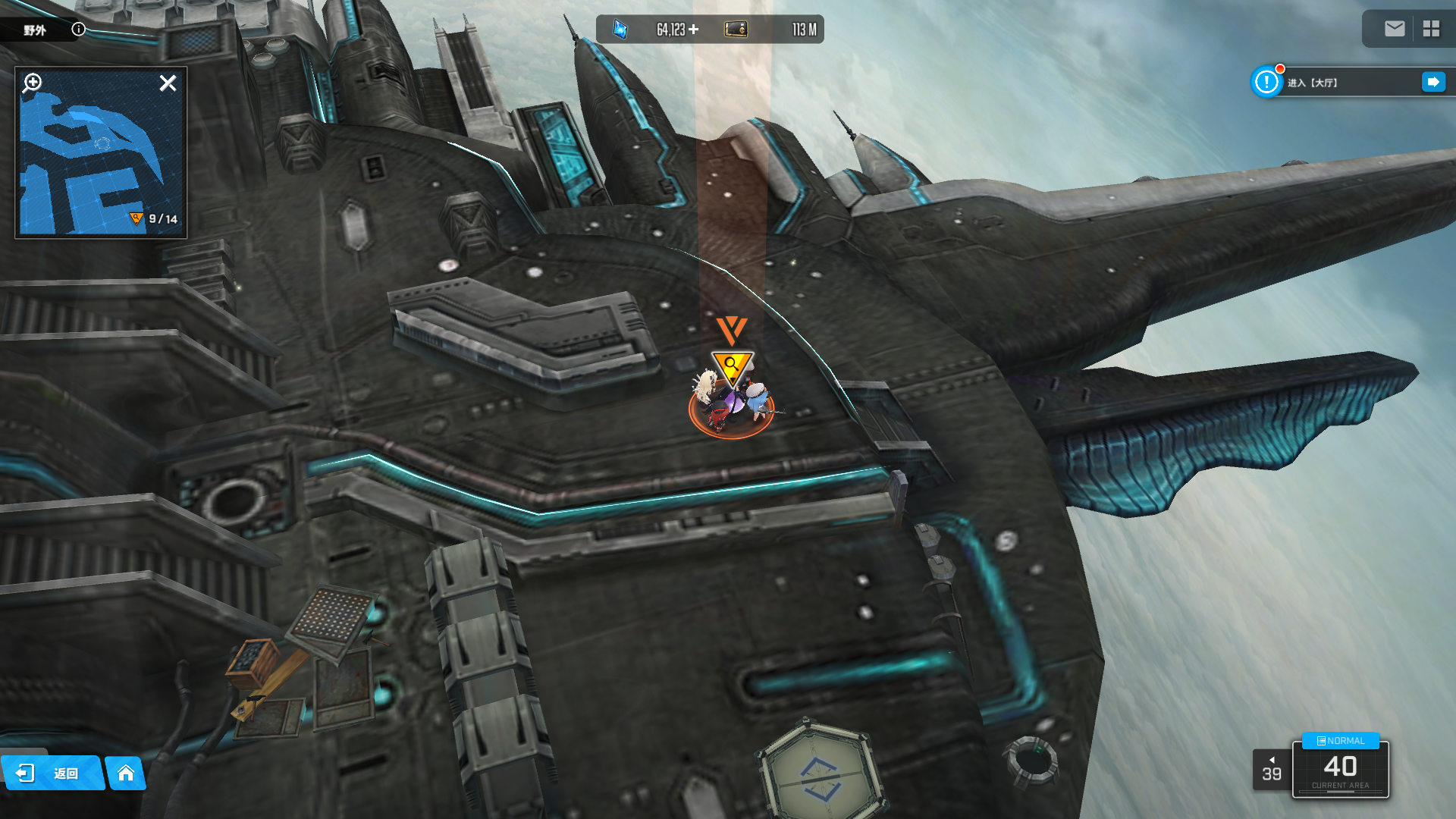Close the minimap panel

click(168, 83)
